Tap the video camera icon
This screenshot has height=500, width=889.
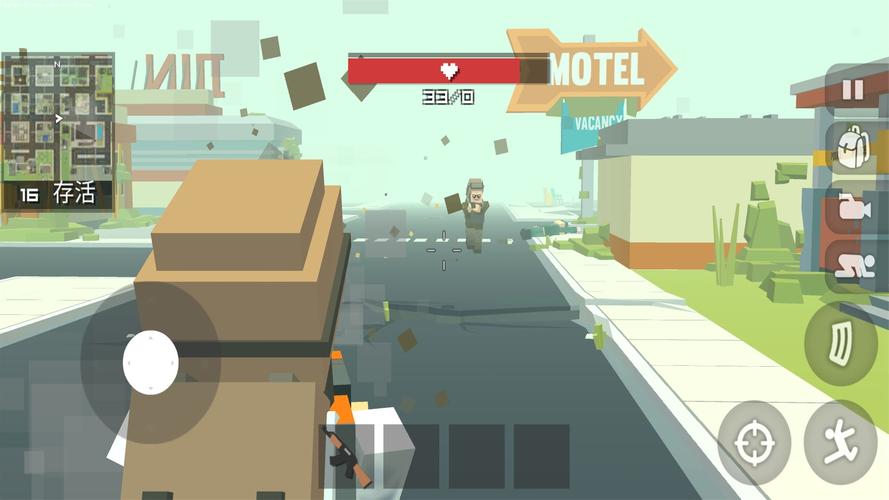851,208
